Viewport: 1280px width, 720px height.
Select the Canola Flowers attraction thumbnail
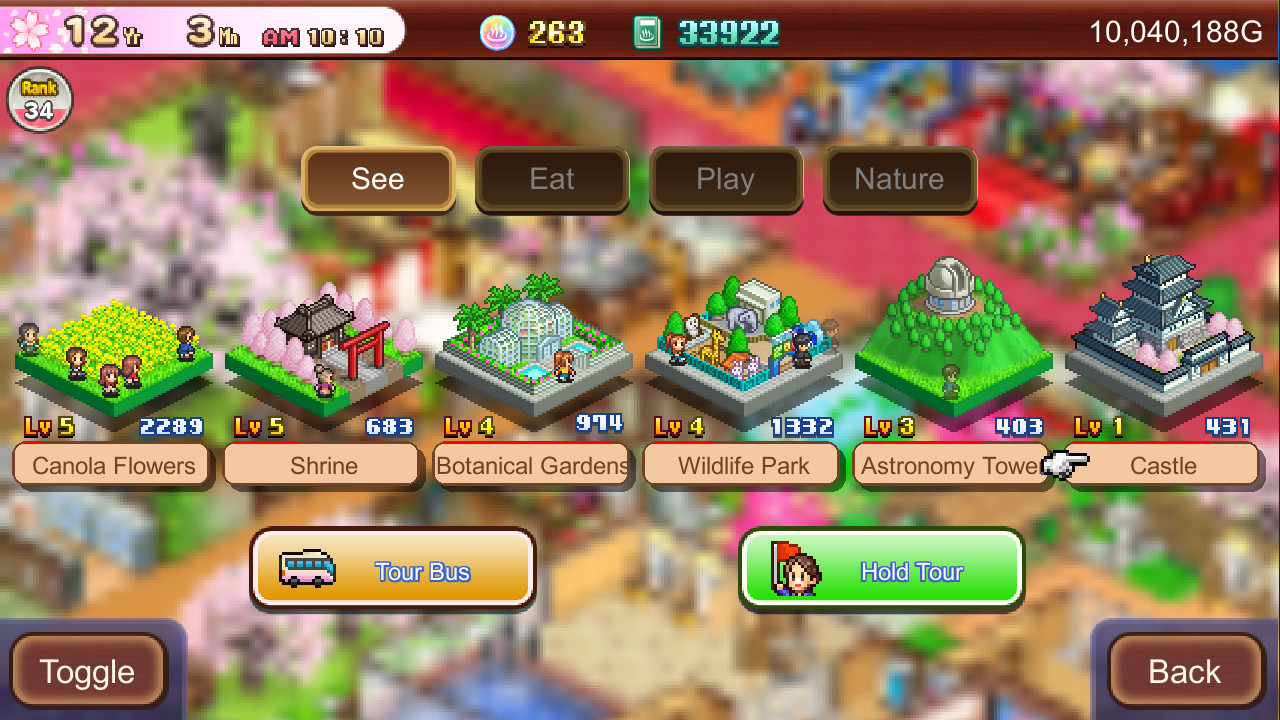pos(112,360)
